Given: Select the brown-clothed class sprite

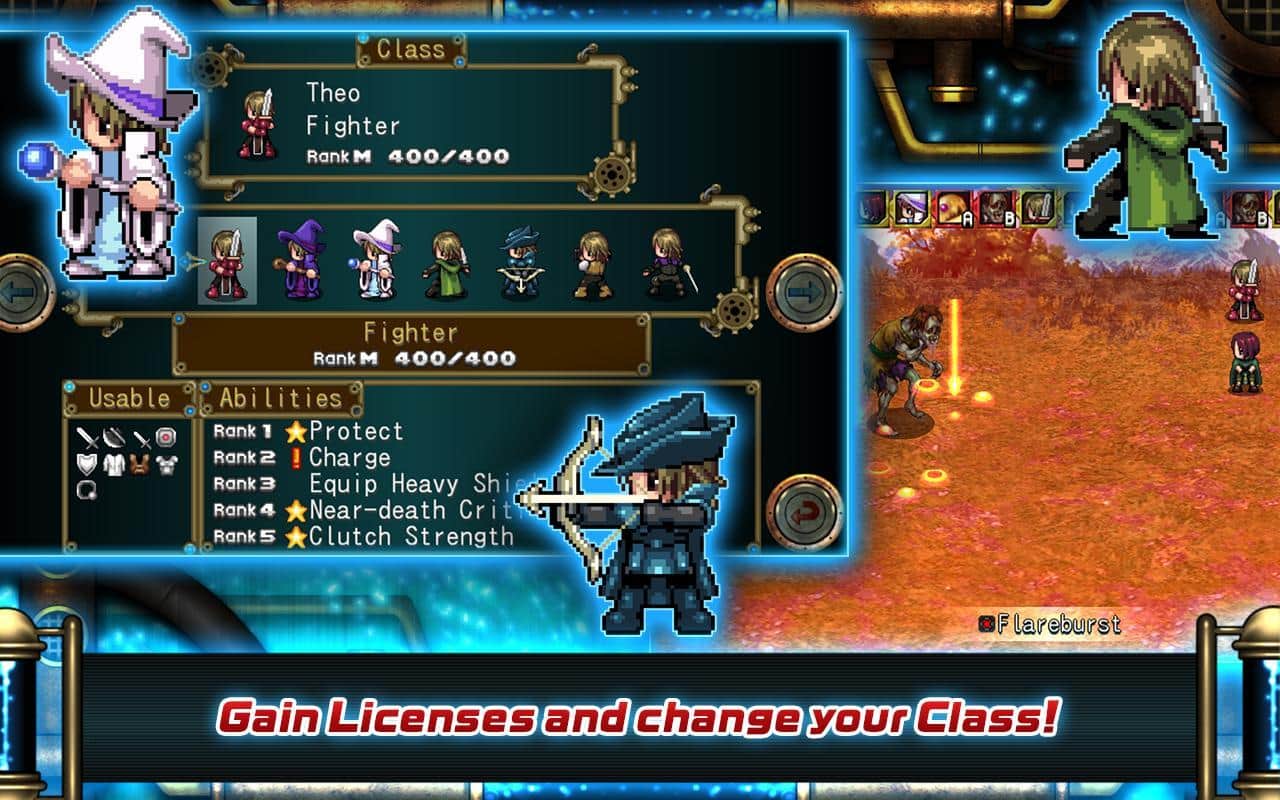Looking at the screenshot, I should point(593,265).
